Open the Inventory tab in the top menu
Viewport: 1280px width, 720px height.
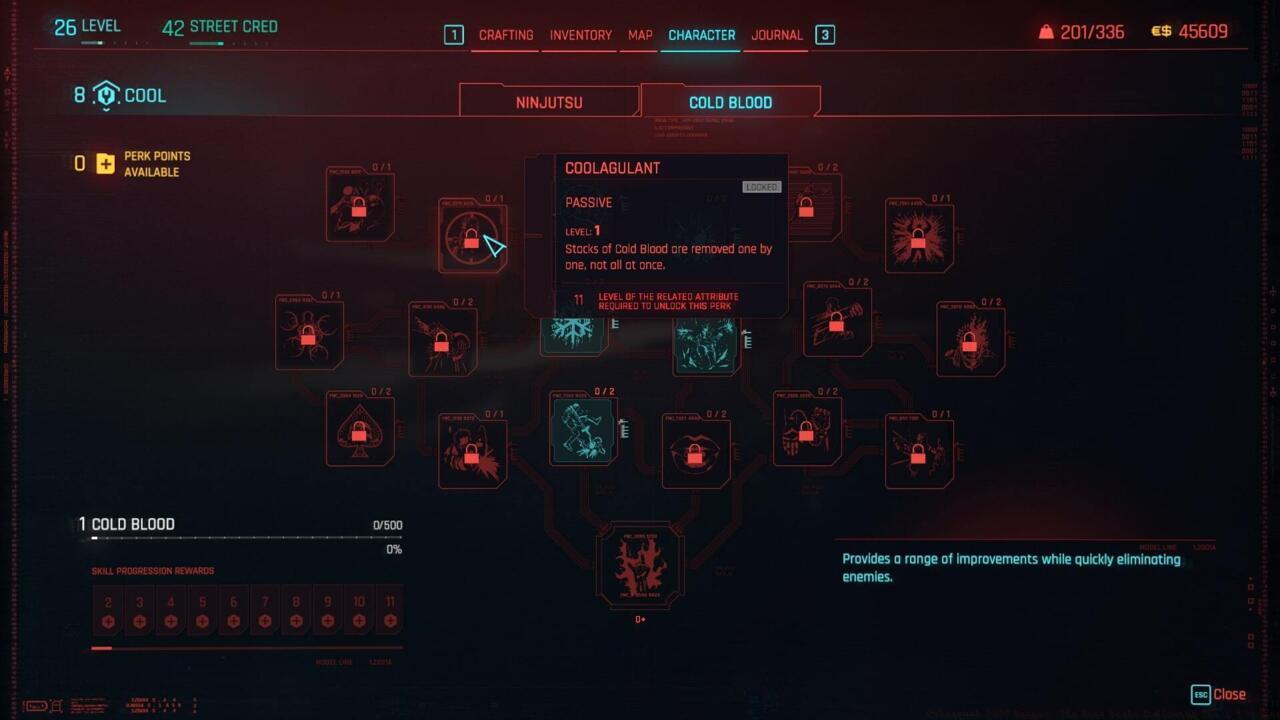(580, 35)
